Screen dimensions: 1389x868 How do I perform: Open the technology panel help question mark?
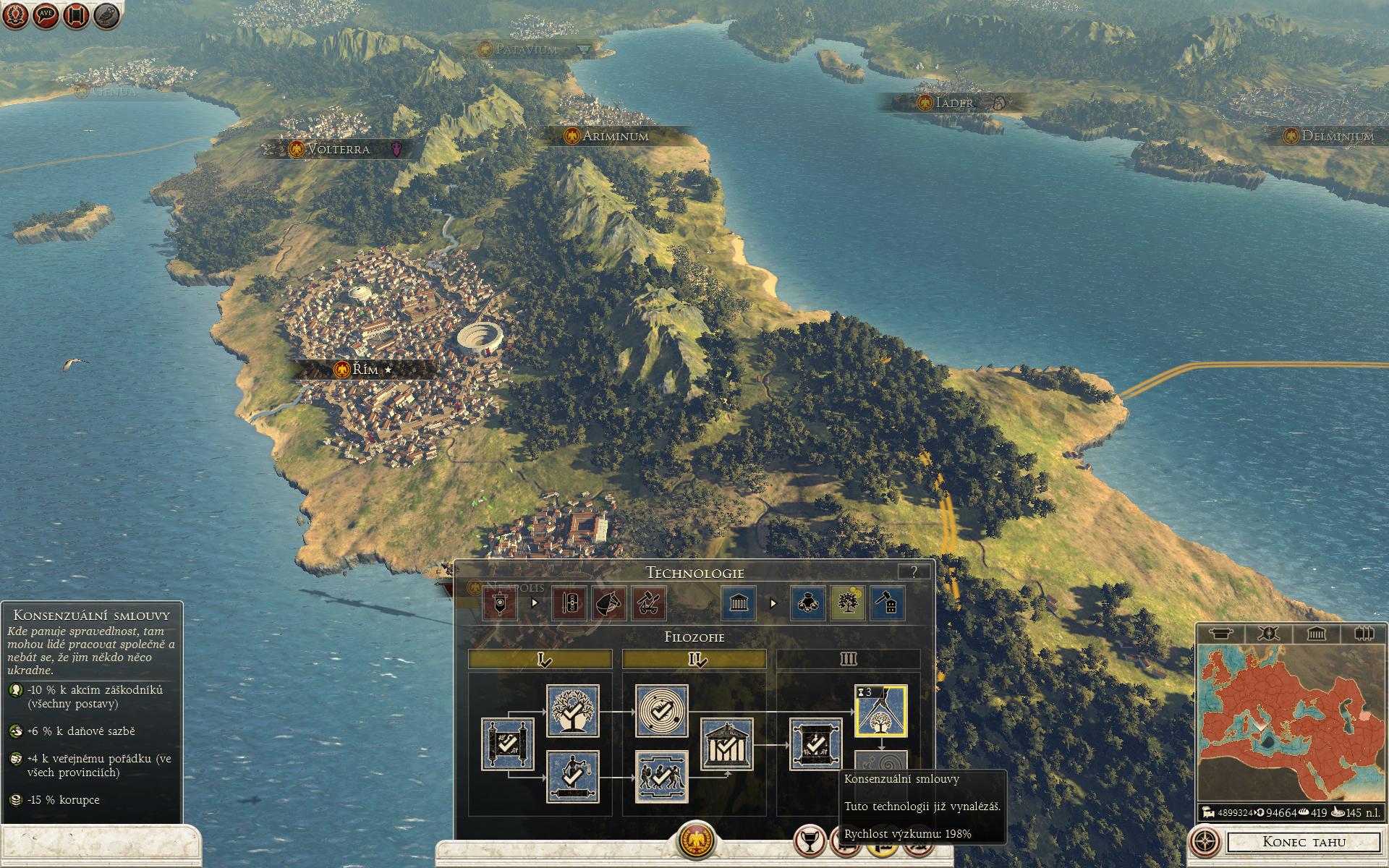(914, 571)
